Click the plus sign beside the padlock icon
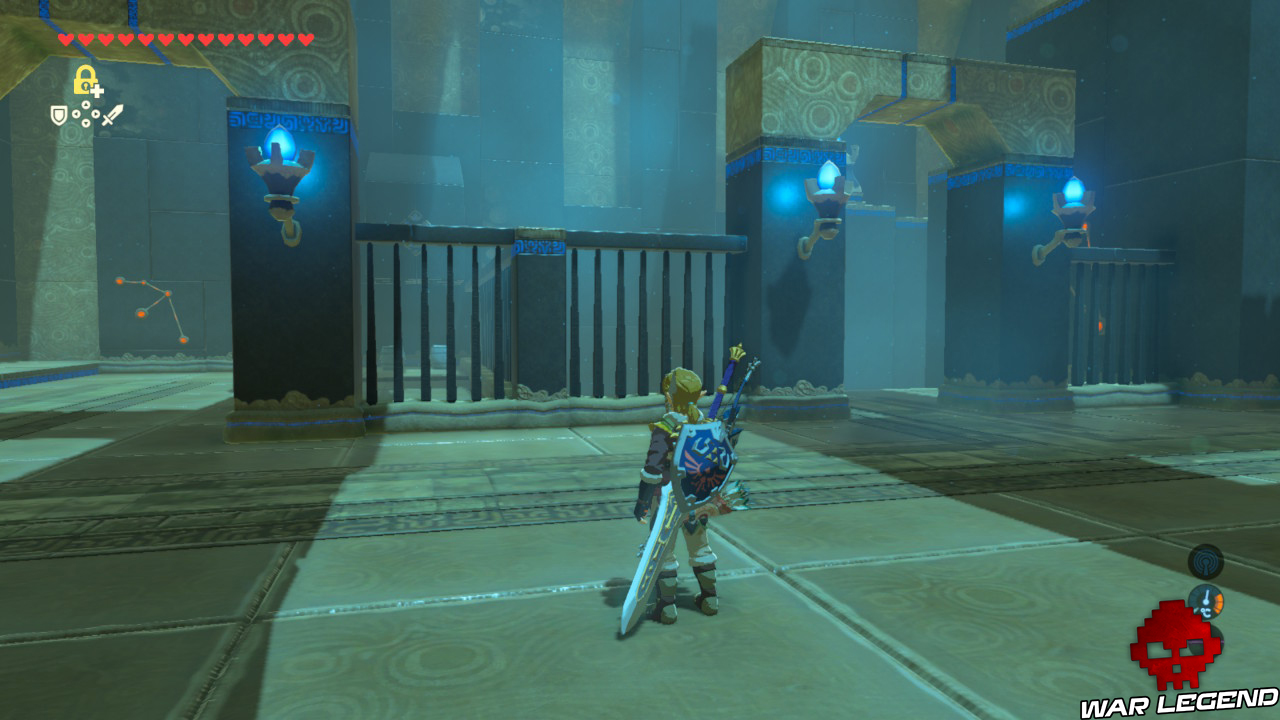 pos(97,90)
